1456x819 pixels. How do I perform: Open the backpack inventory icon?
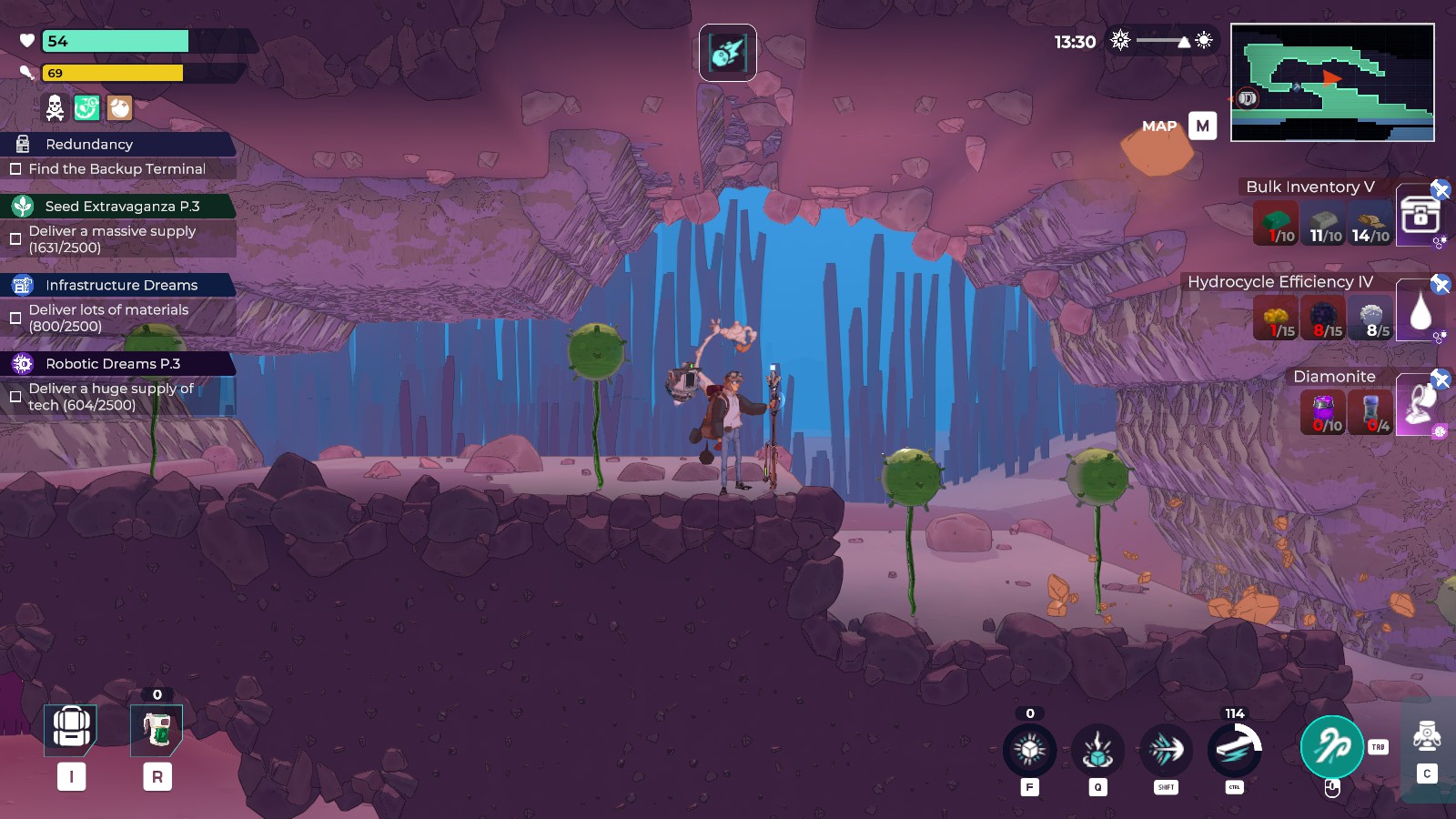(71, 730)
